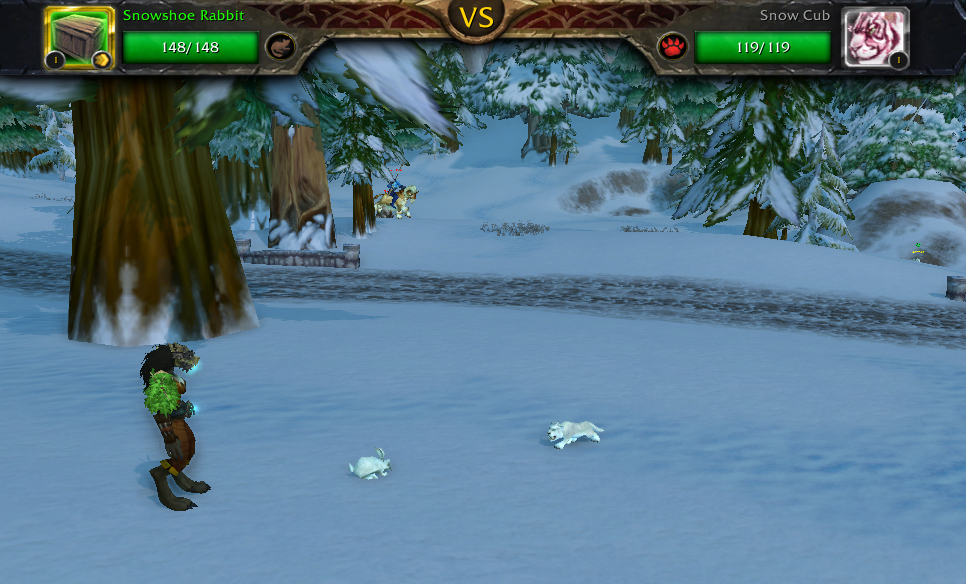Click the red beast paw icon
This screenshot has height=584, width=966.
click(673, 47)
